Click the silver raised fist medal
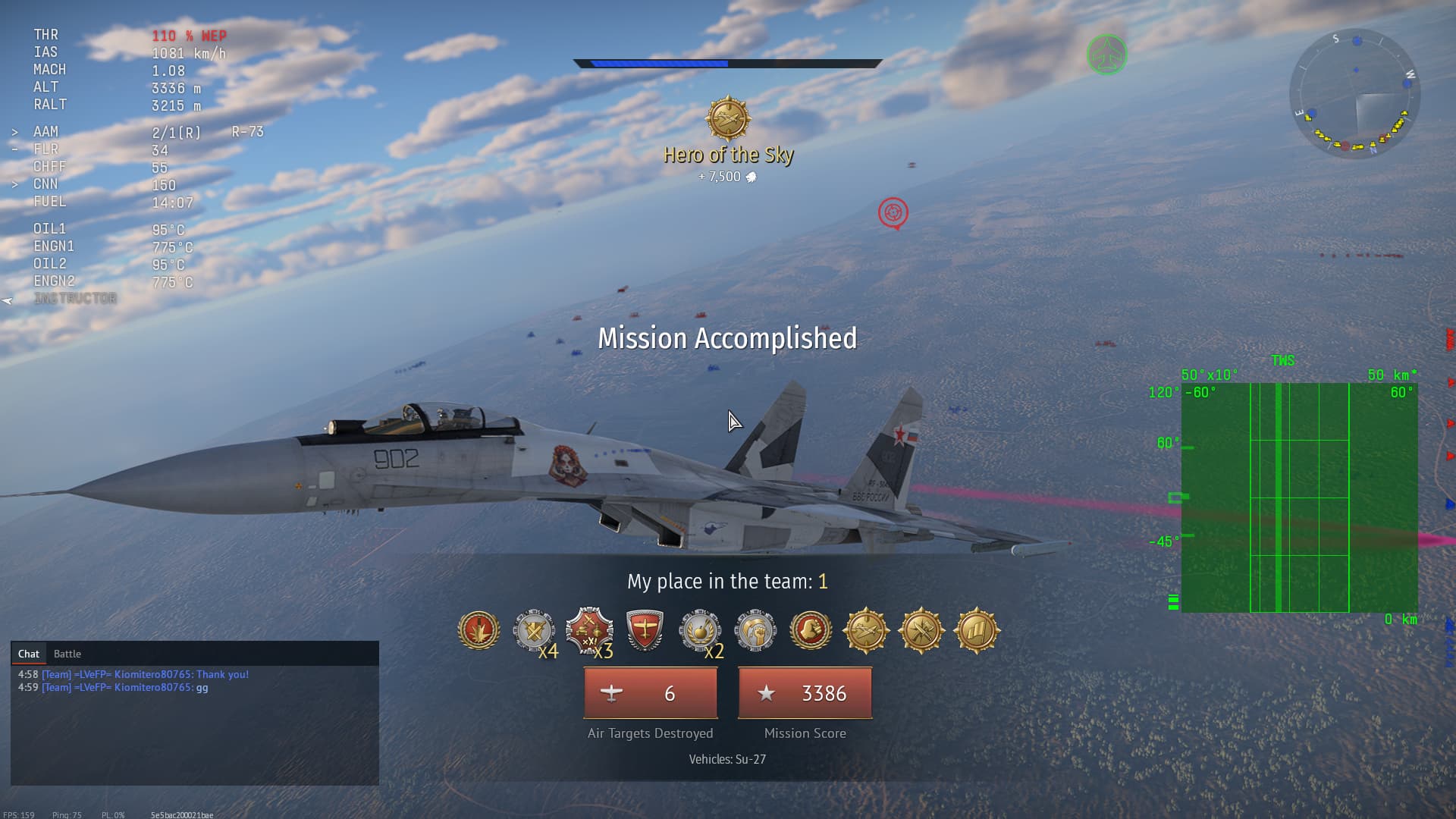The height and width of the screenshot is (819, 1456). (x=755, y=630)
